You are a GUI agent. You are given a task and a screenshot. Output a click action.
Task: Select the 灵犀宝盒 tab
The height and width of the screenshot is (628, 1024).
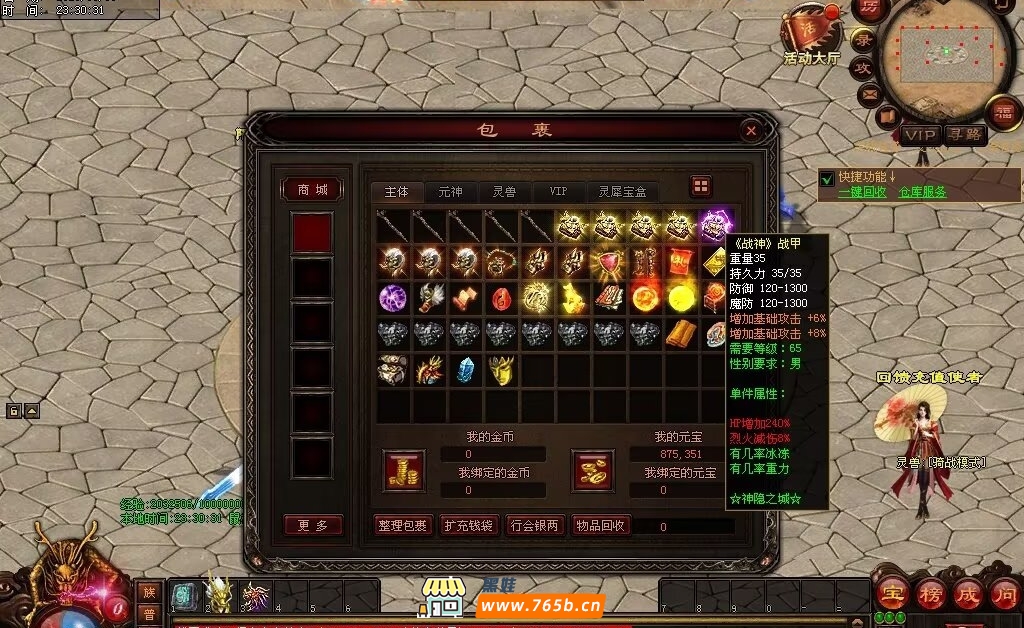(622, 191)
